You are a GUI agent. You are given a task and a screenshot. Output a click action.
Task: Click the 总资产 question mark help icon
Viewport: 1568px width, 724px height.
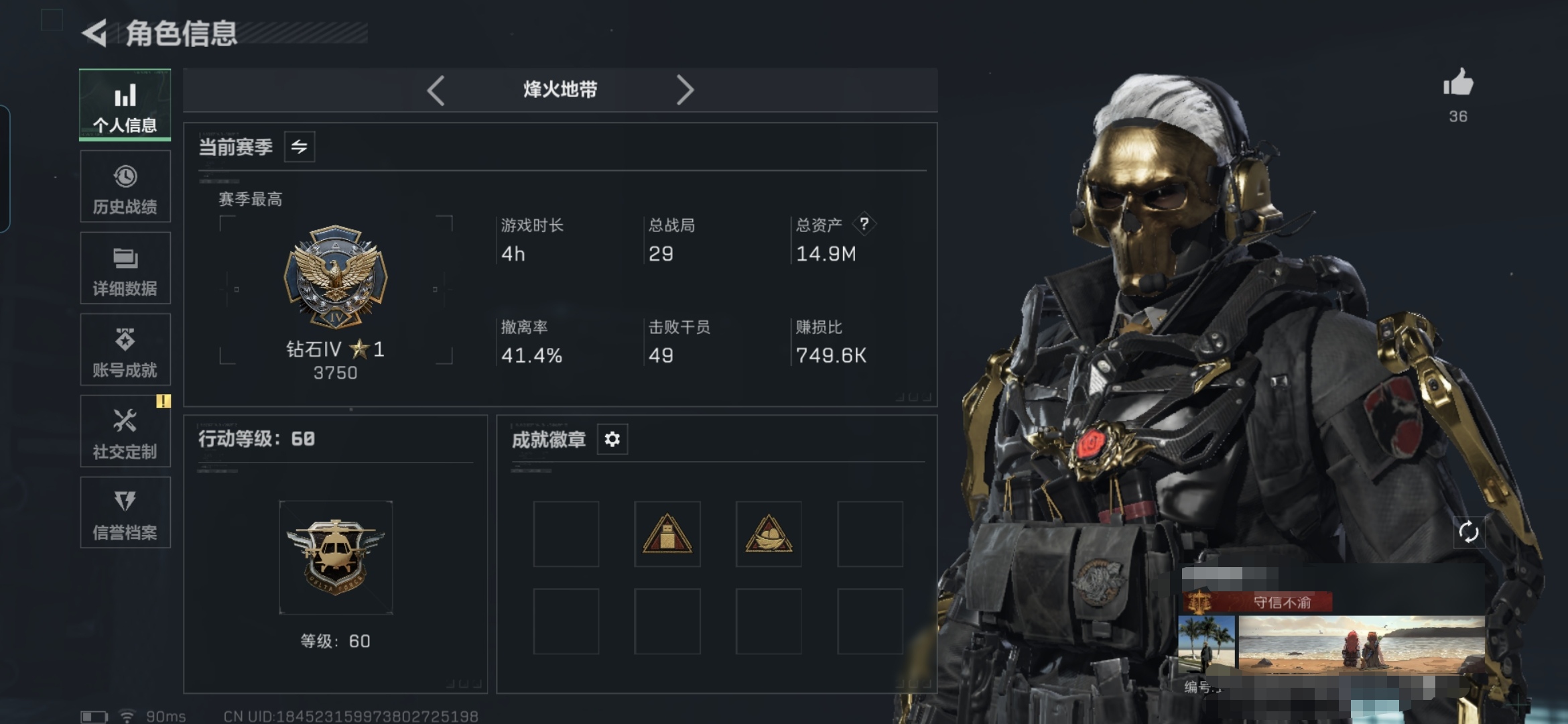point(864,224)
